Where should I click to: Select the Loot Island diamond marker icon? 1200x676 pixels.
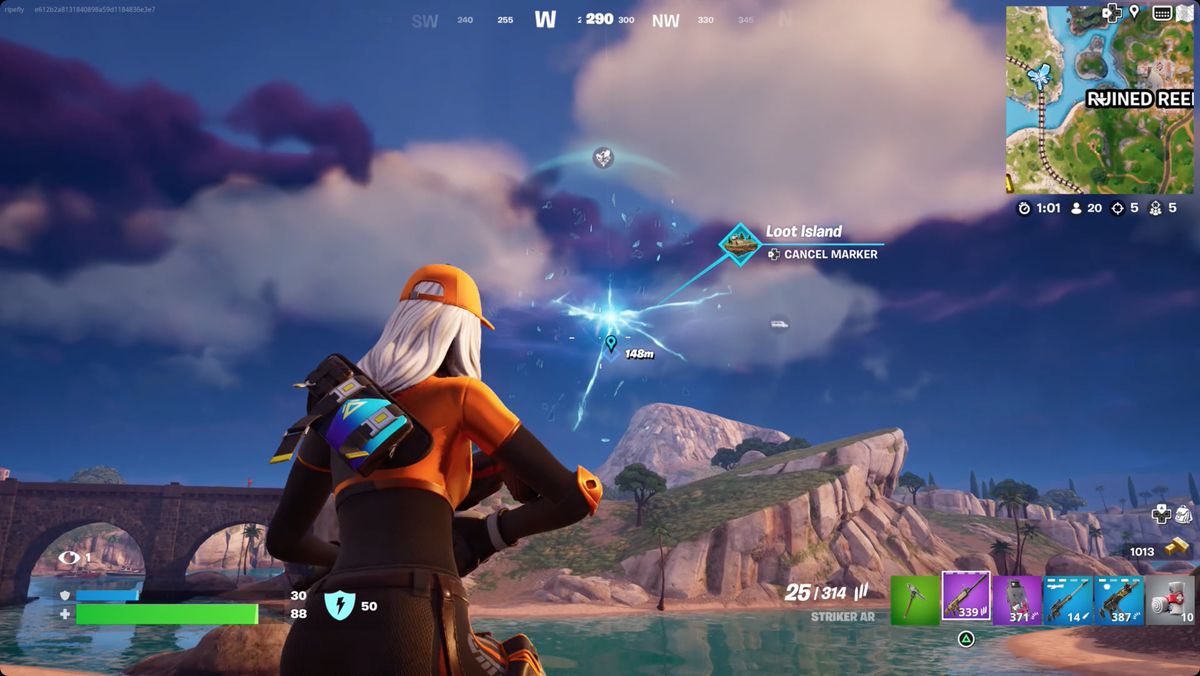pos(740,244)
